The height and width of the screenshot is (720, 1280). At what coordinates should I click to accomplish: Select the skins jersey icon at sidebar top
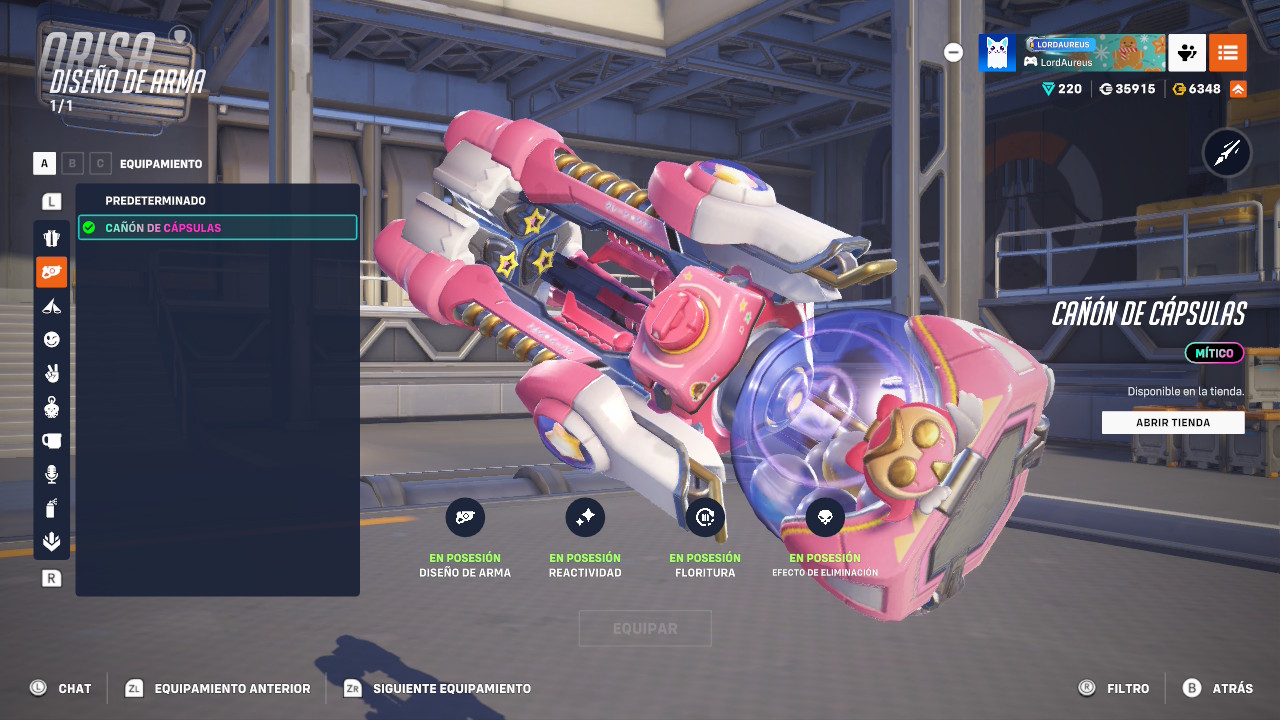point(51,237)
